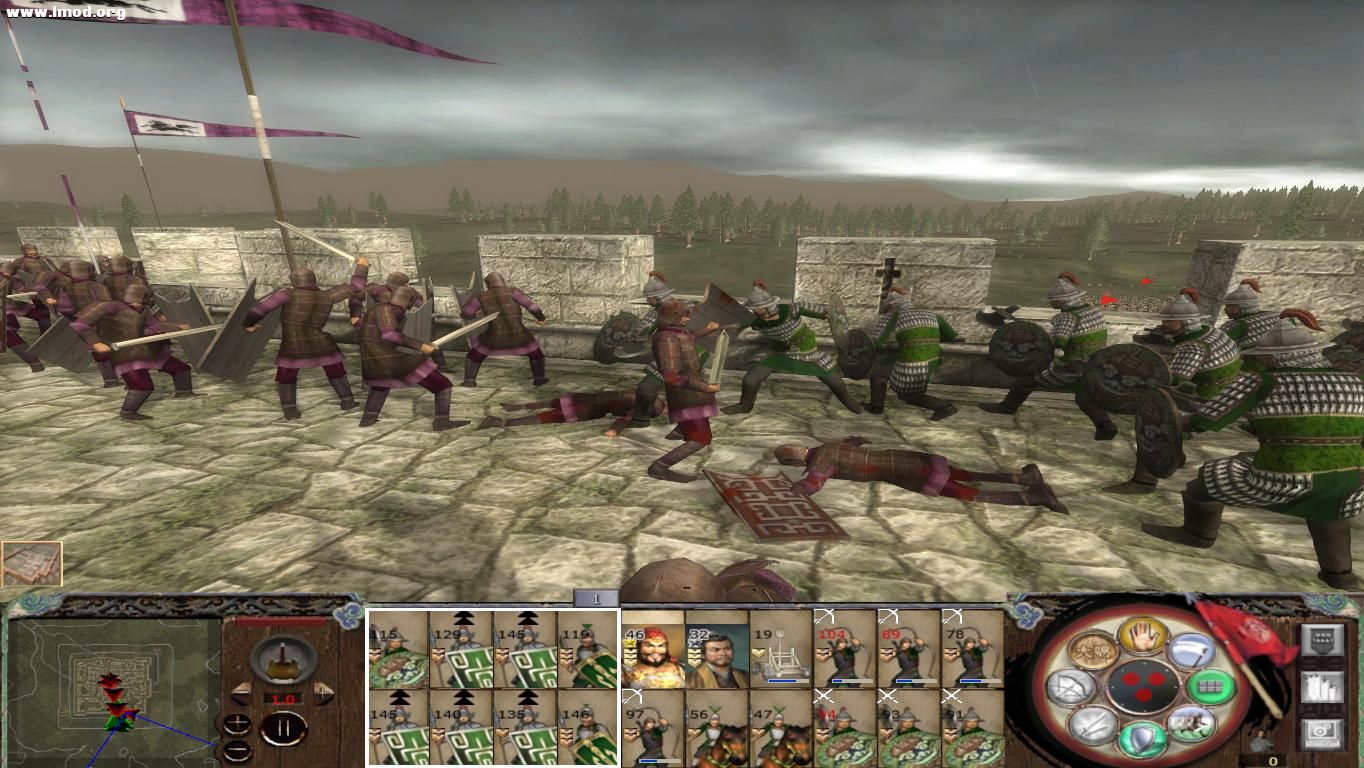1364x768 pixels.
Task: Open the settlement details panel button
Action: pyautogui.click(x=1323, y=686)
